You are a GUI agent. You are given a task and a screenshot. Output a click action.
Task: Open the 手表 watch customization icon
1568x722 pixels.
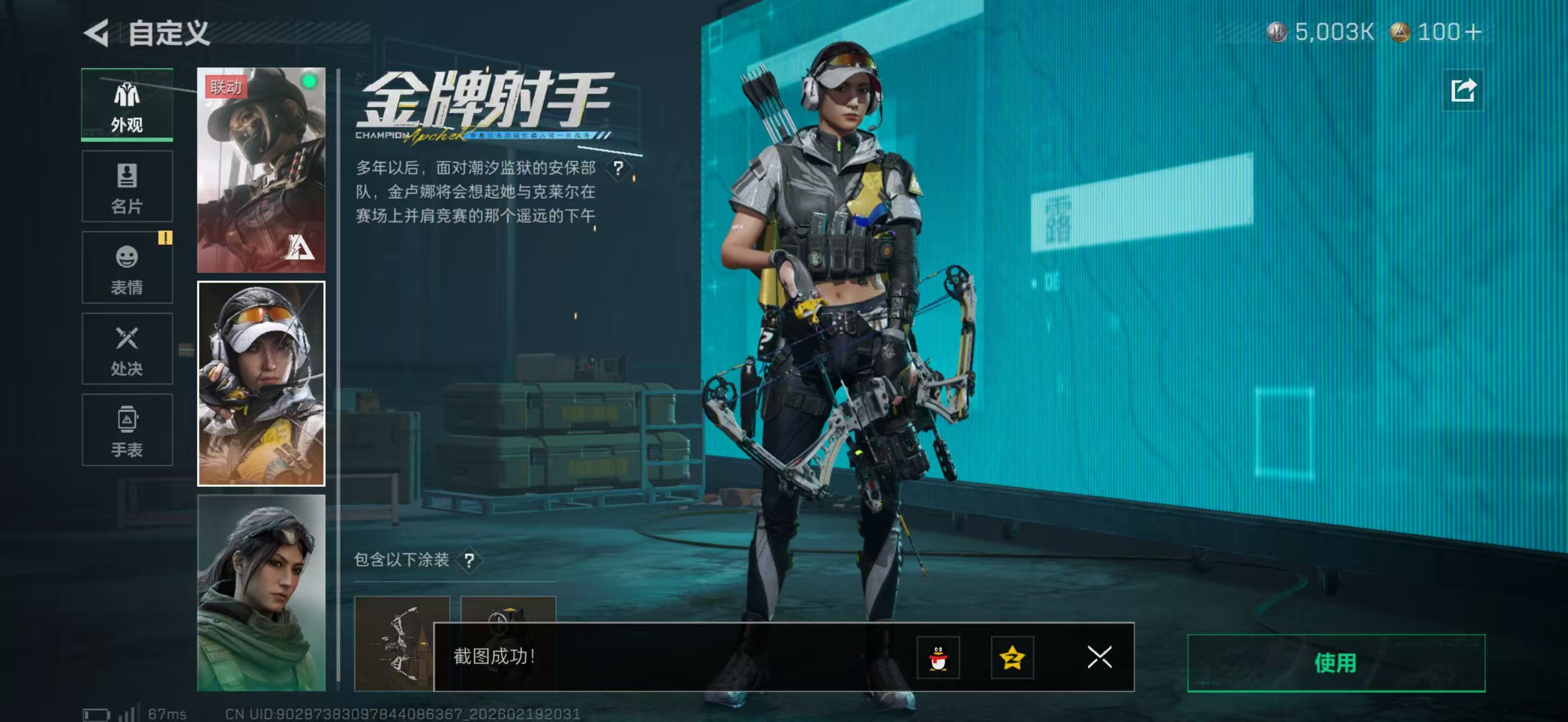[x=127, y=431]
